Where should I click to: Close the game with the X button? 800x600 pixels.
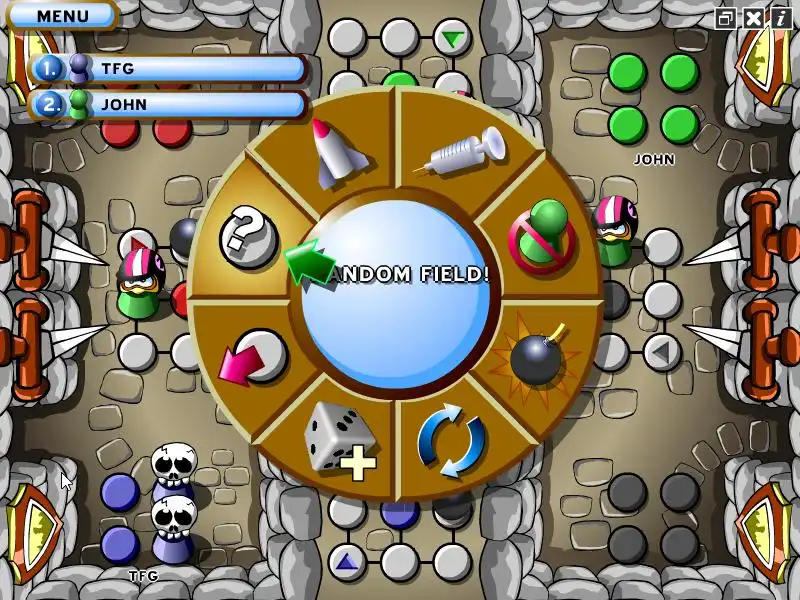[x=752, y=18]
